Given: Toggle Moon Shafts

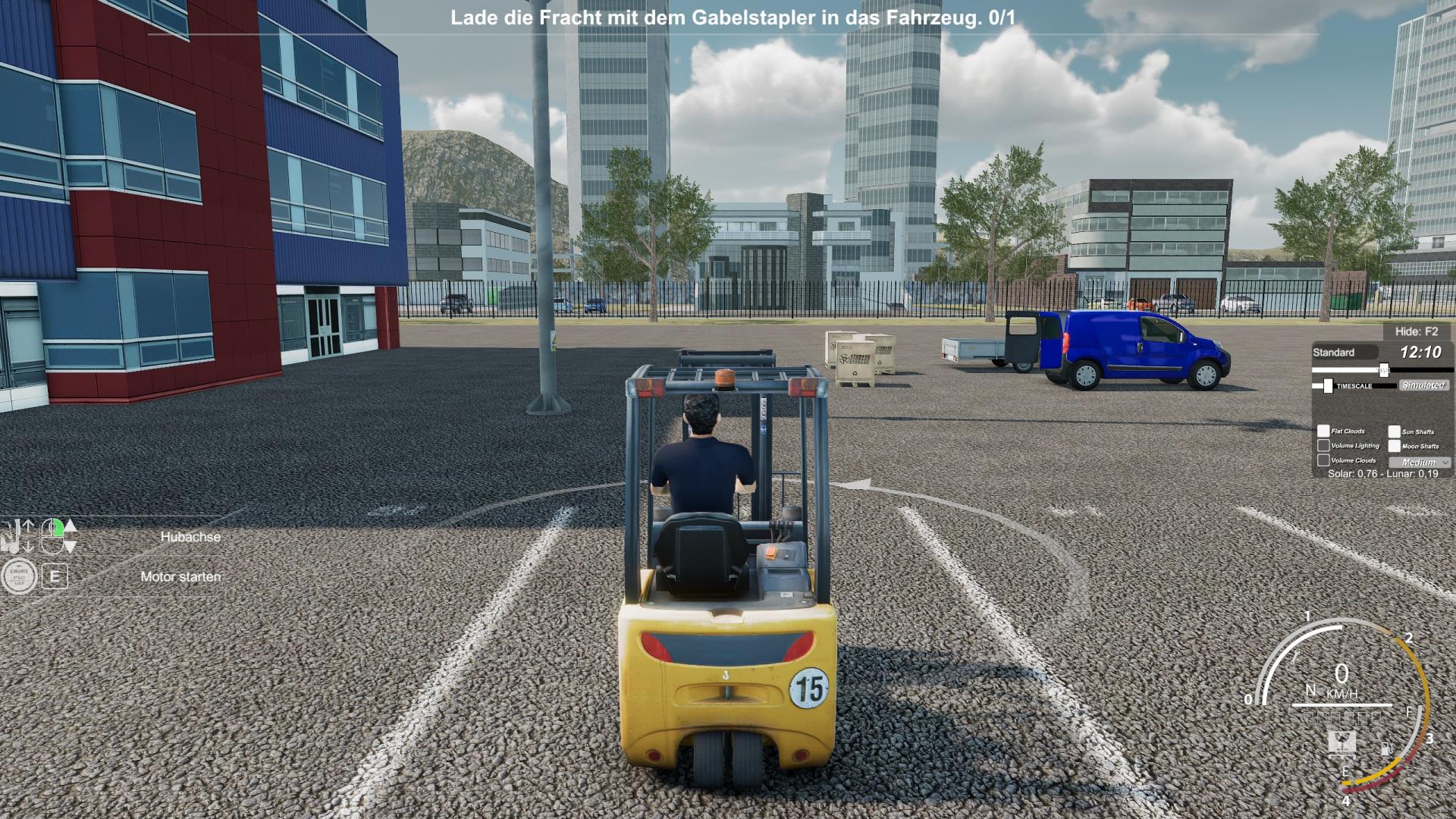Looking at the screenshot, I should pos(1394,447).
